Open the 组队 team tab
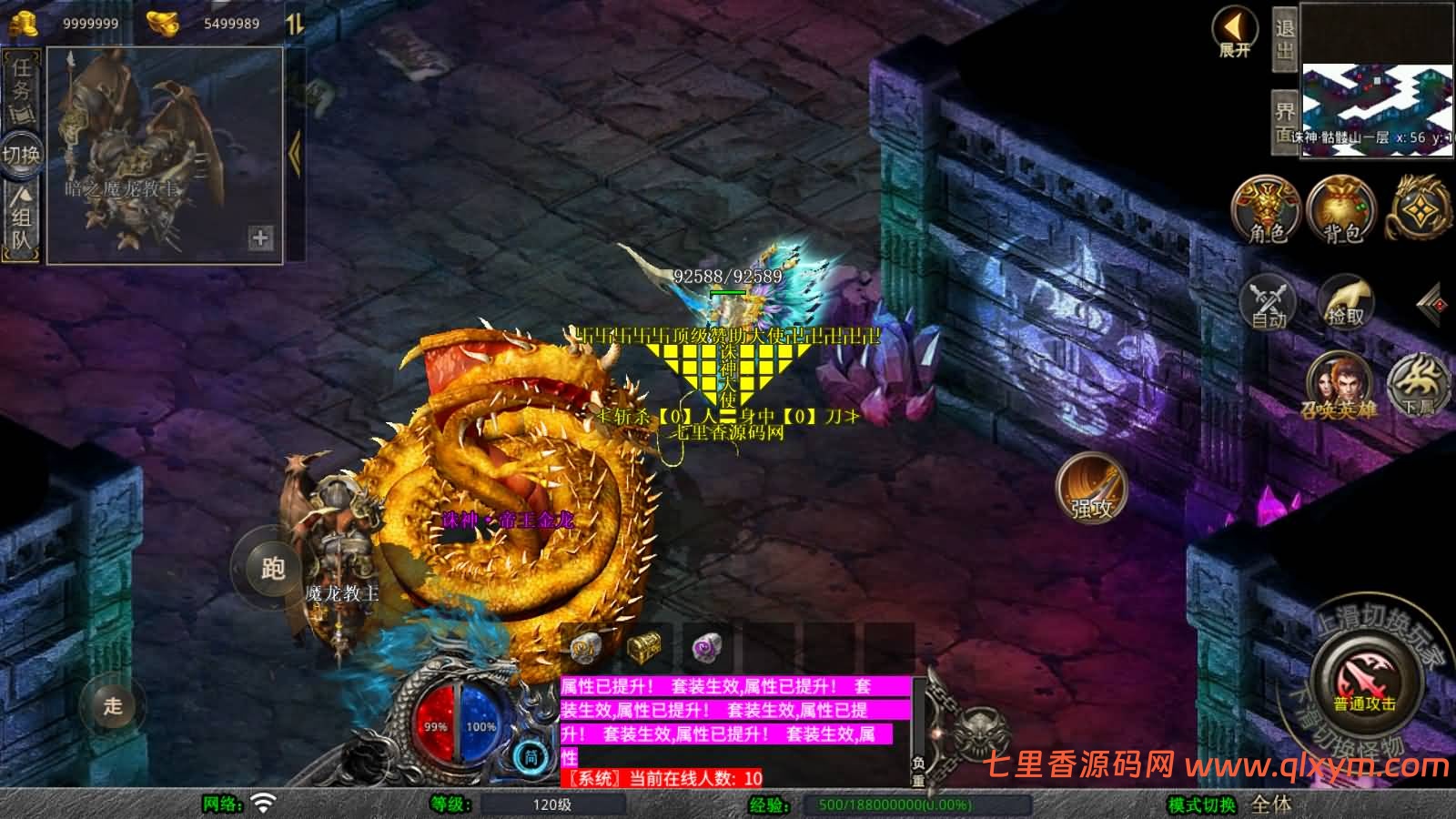Viewport: 1456px width, 819px height. 21,217
